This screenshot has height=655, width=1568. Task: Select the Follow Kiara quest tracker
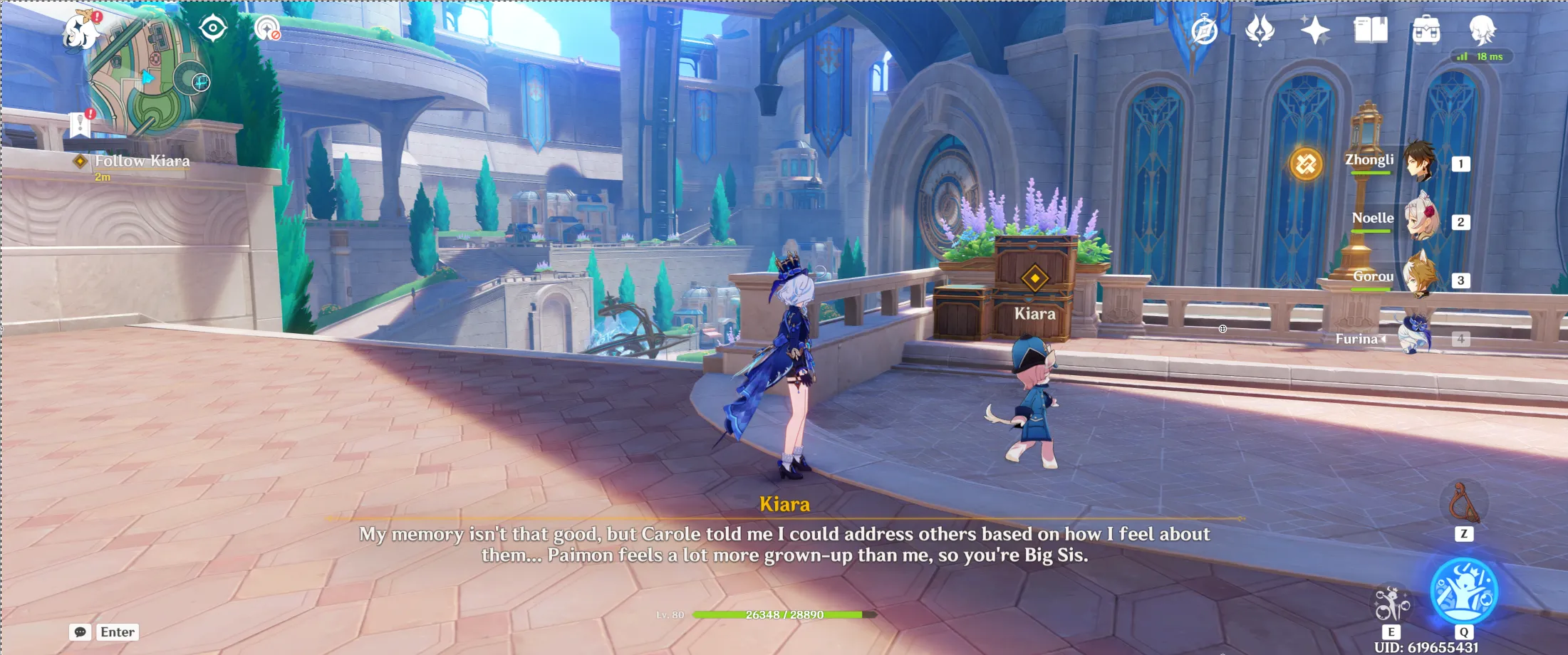click(142, 162)
